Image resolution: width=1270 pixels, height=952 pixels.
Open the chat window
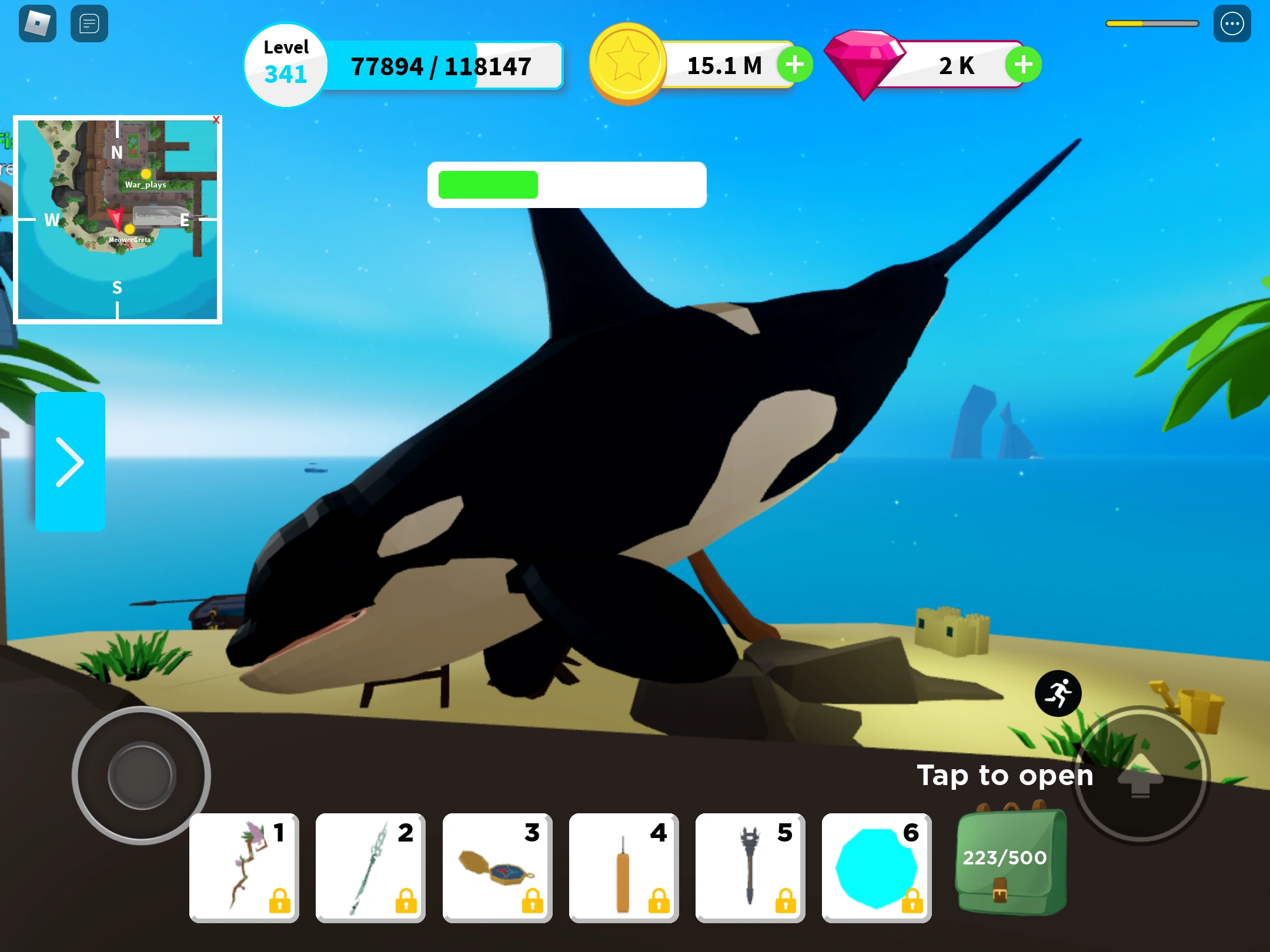pyautogui.click(x=89, y=24)
